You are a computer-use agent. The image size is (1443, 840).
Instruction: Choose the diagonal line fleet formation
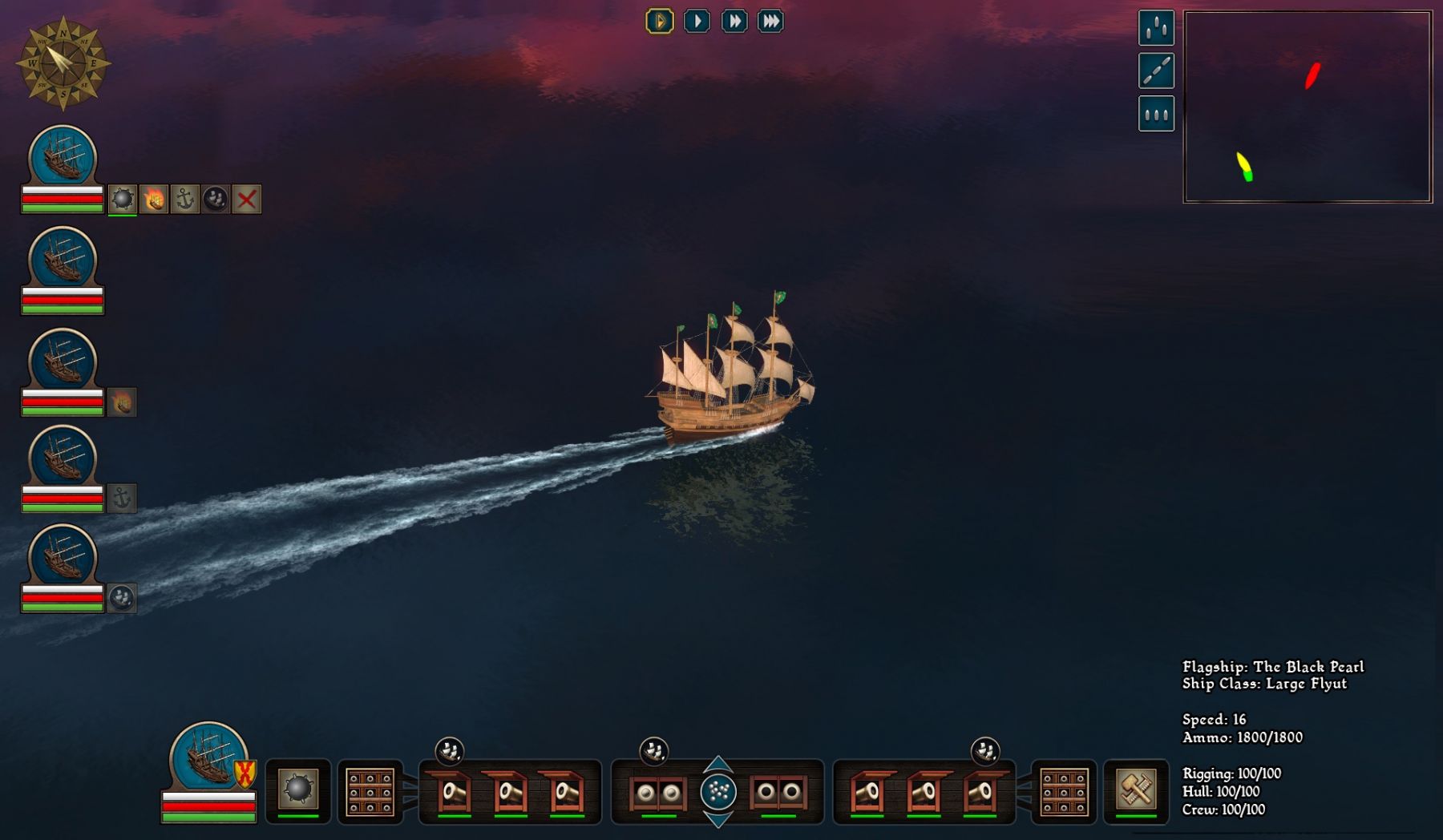(1156, 71)
